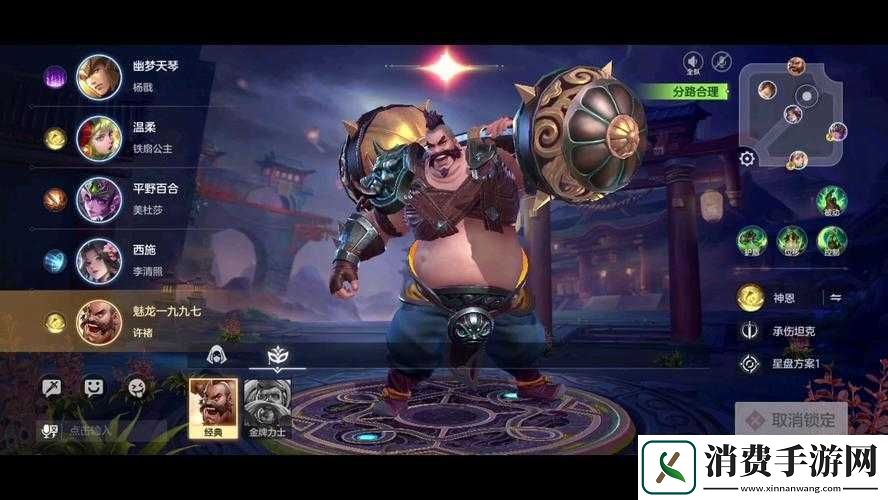Image resolution: width=888 pixels, height=500 pixels.
Task: Switch to the hooded hero tab
Action: (x=215, y=354)
